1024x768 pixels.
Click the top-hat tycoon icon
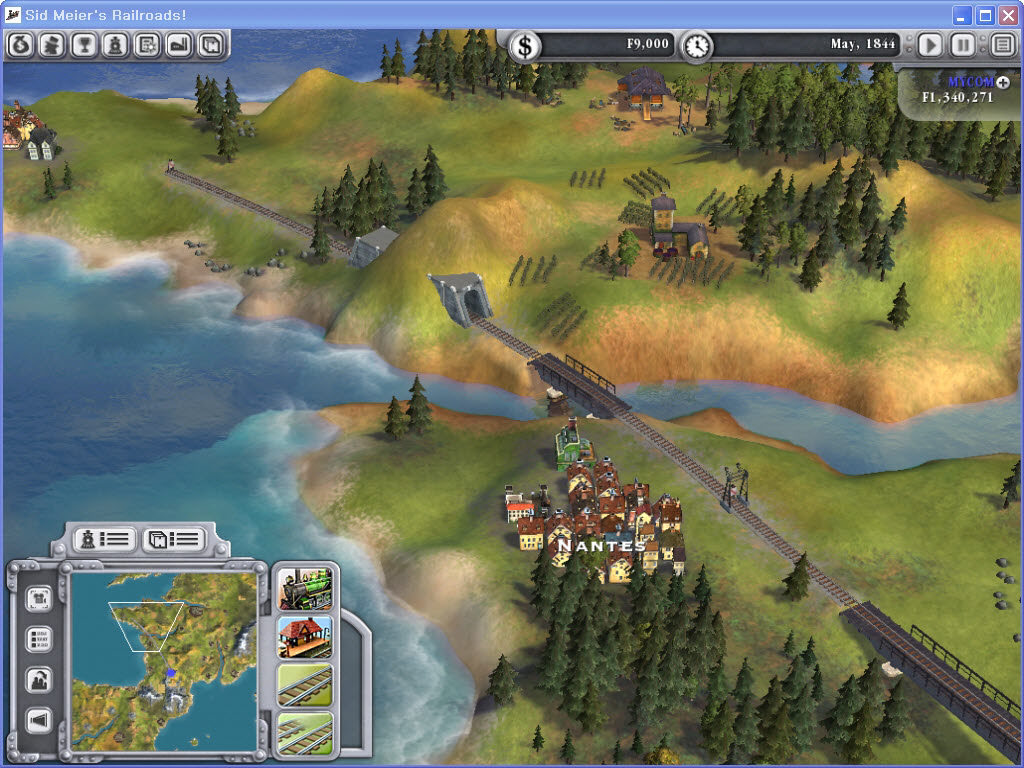(52, 45)
